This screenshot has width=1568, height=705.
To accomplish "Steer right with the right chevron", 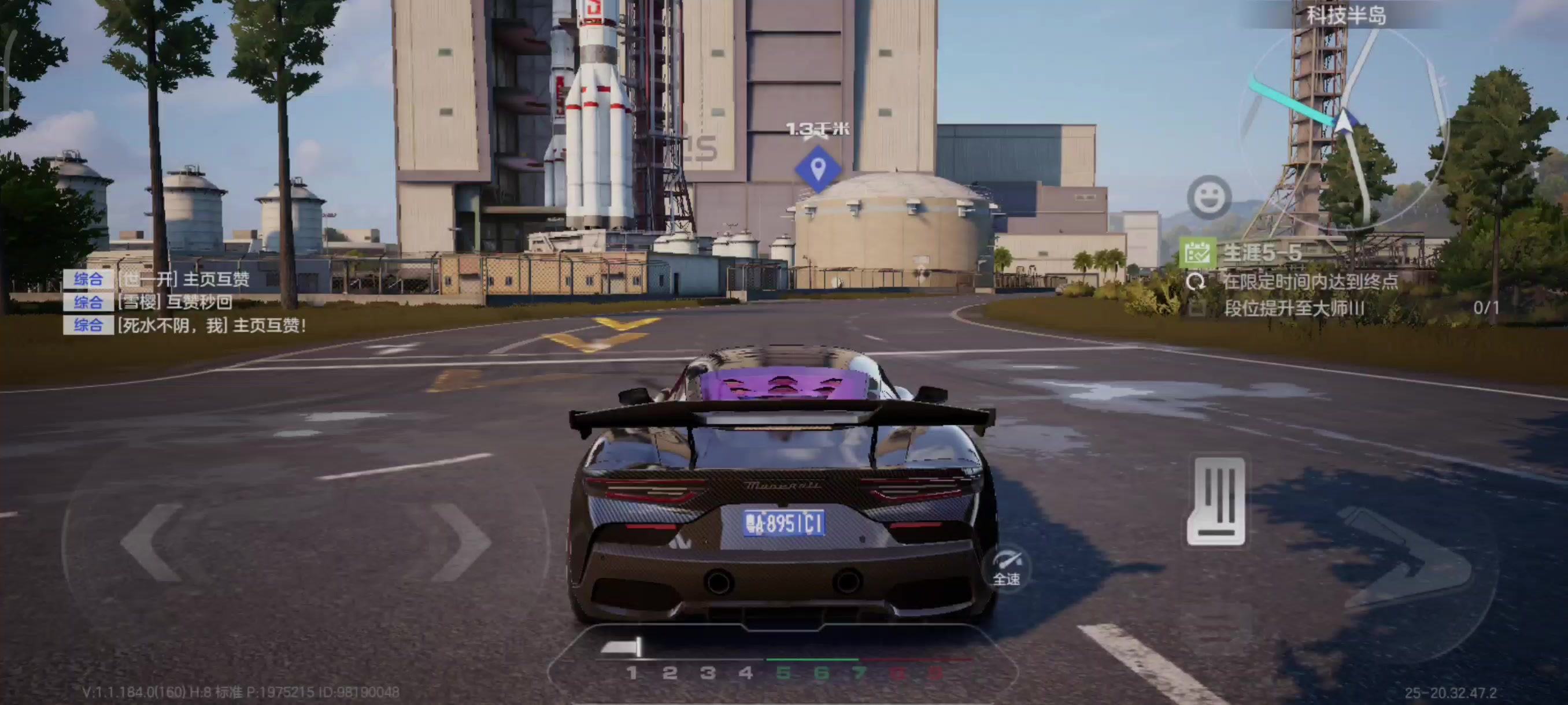I will 460,541.
